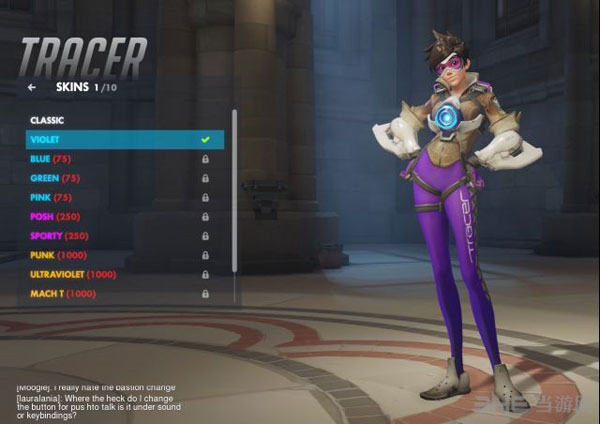Select the Classic skin

coord(120,120)
